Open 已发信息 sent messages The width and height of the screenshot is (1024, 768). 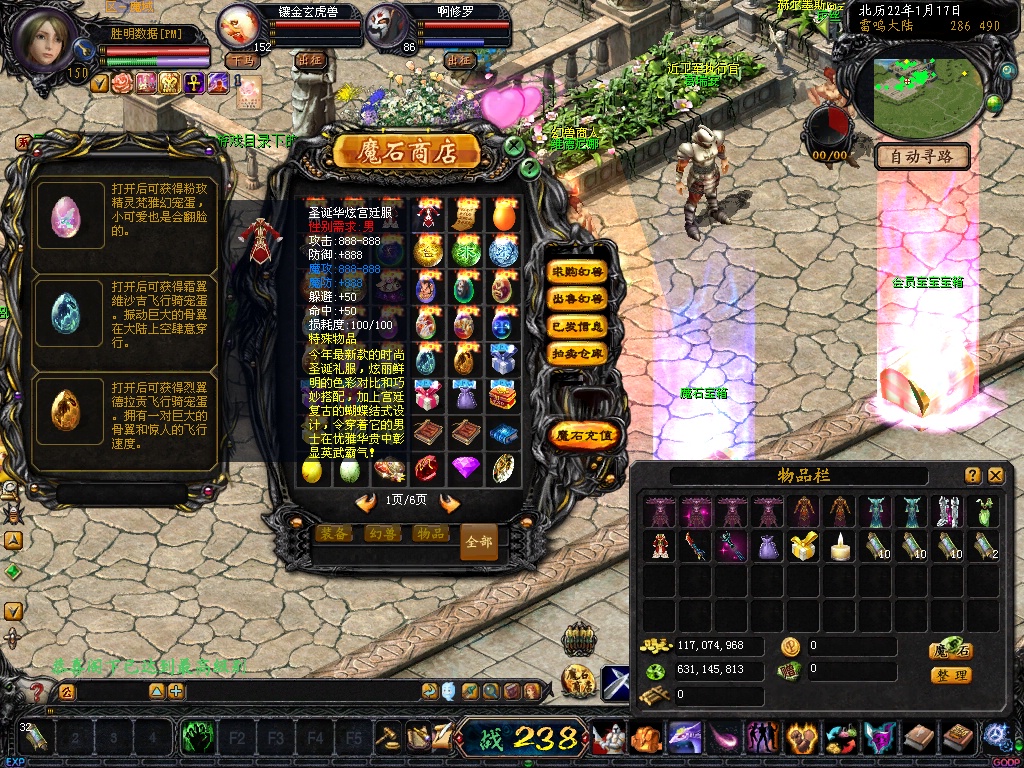pyautogui.click(x=578, y=326)
